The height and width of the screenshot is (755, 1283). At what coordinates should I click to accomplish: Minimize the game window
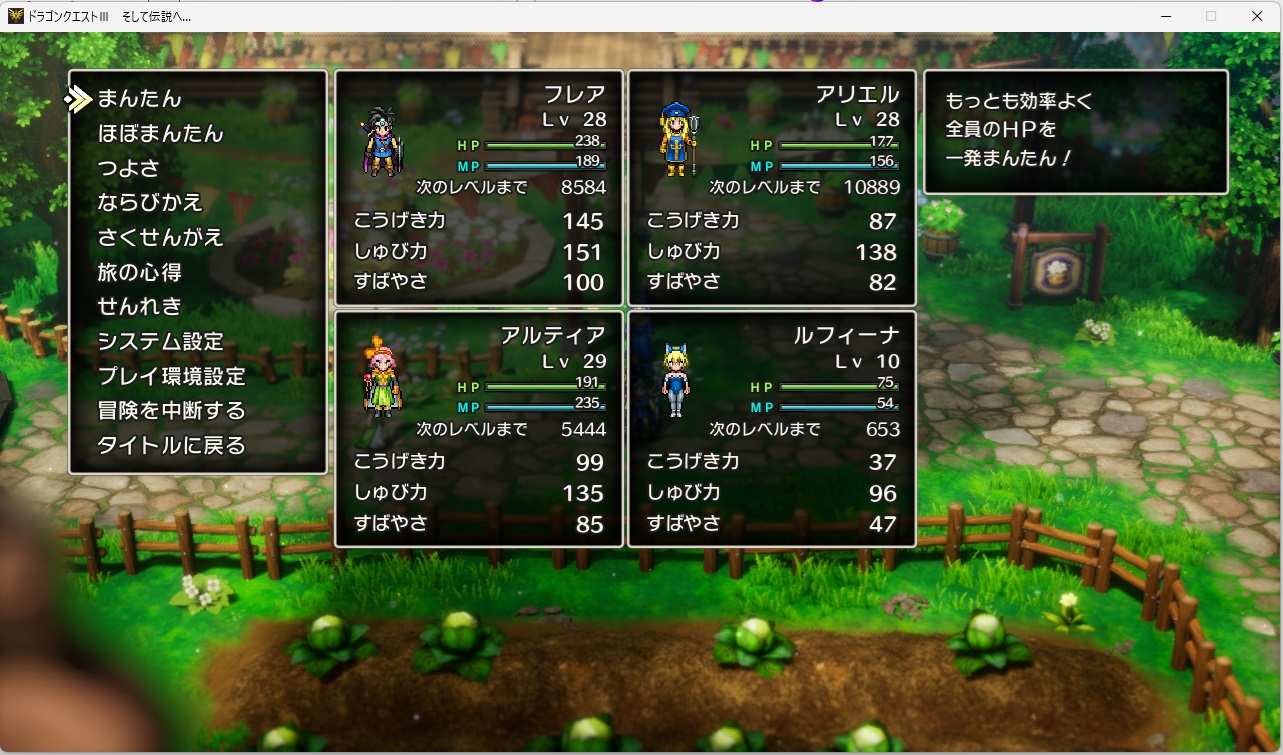(1165, 16)
